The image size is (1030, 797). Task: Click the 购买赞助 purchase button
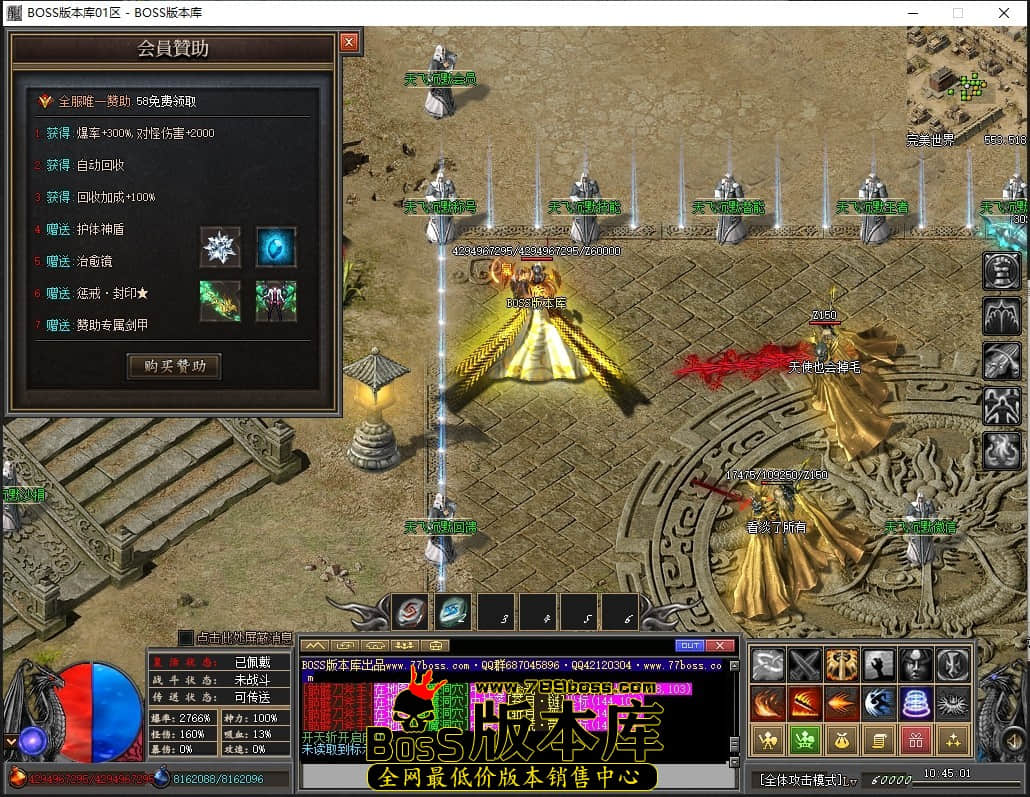tap(174, 366)
